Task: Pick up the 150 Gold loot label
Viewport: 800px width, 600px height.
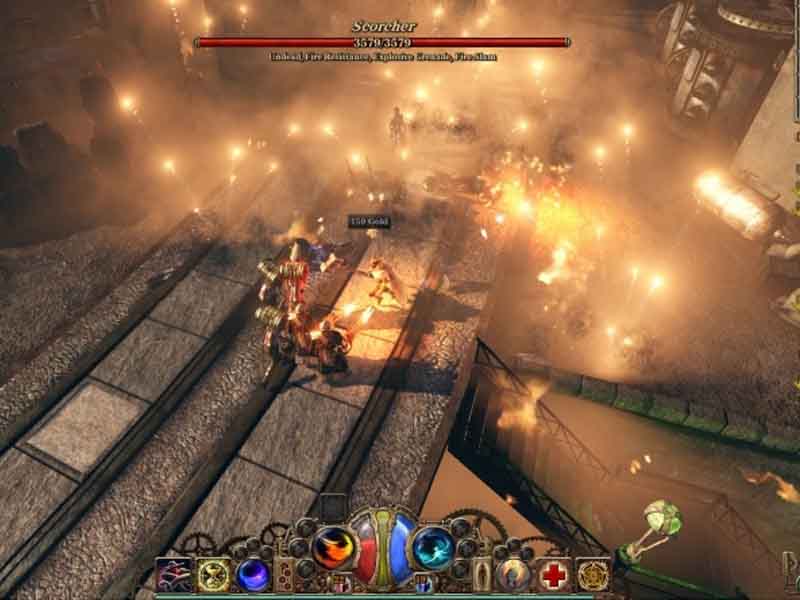Action: click(x=368, y=221)
